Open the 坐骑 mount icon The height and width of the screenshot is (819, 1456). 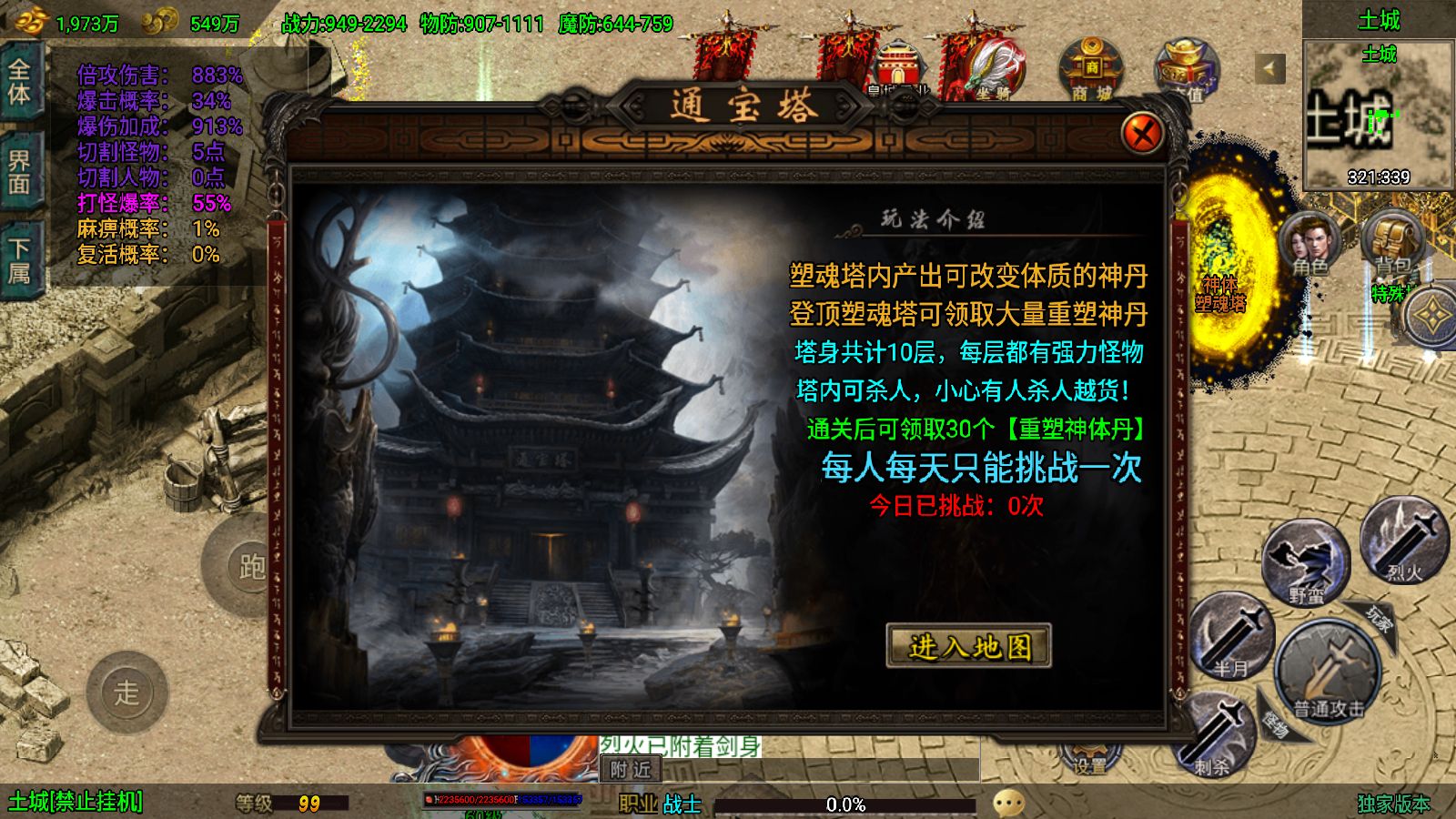[992, 68]
